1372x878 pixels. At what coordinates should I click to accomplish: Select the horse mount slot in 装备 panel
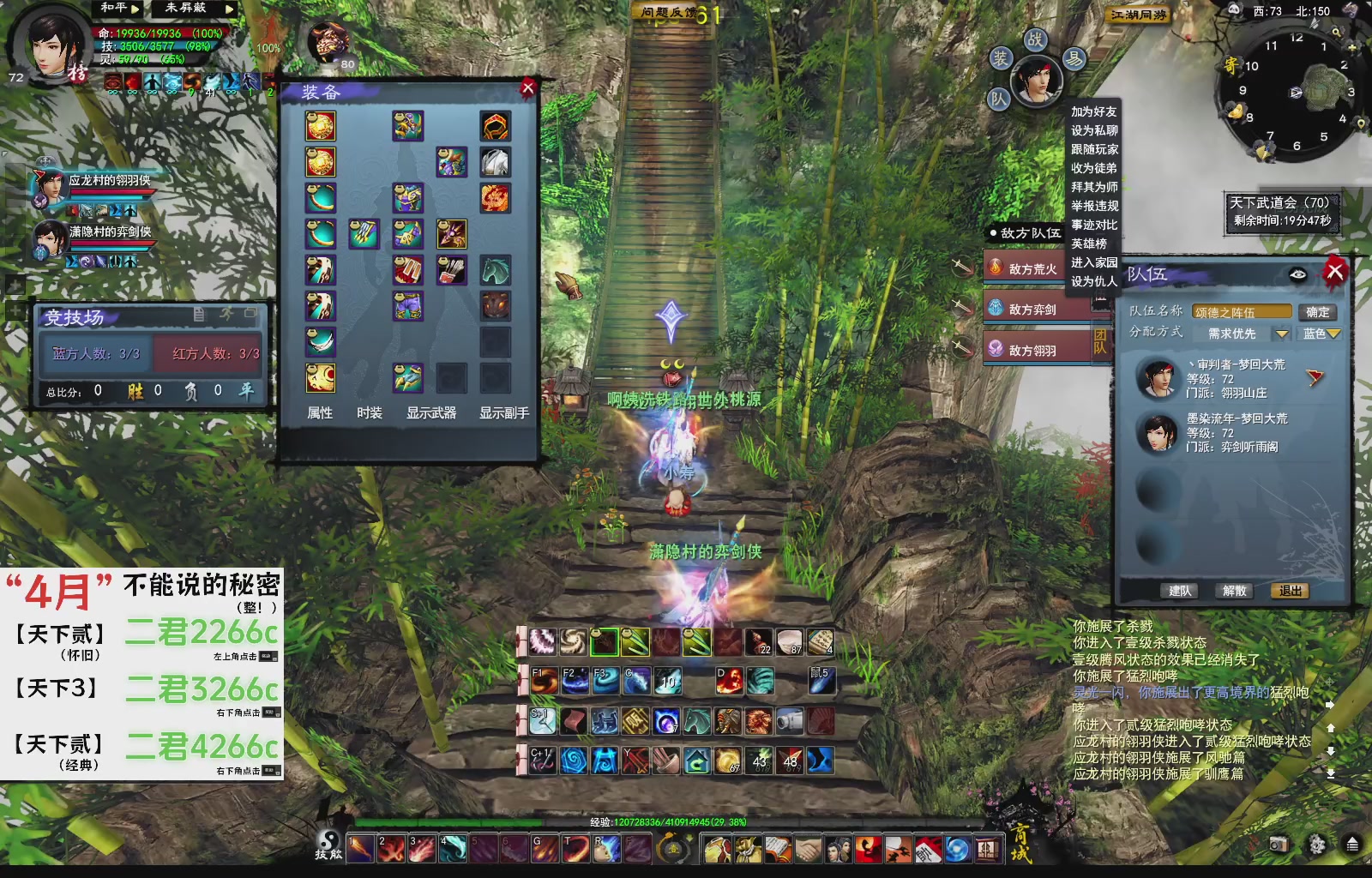[496, 270]
